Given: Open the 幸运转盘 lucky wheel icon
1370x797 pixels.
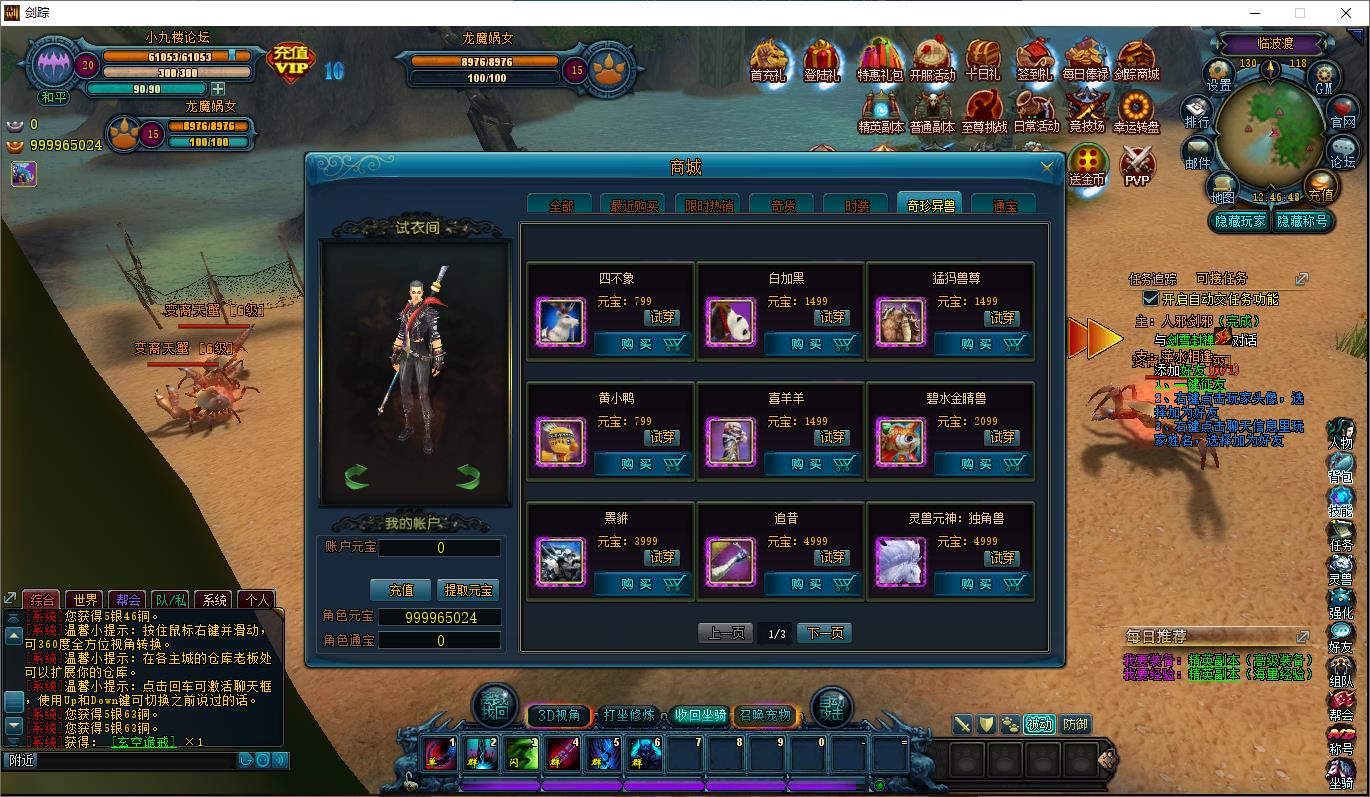Looking at the screenshot, I should (x=1136, y=112).
